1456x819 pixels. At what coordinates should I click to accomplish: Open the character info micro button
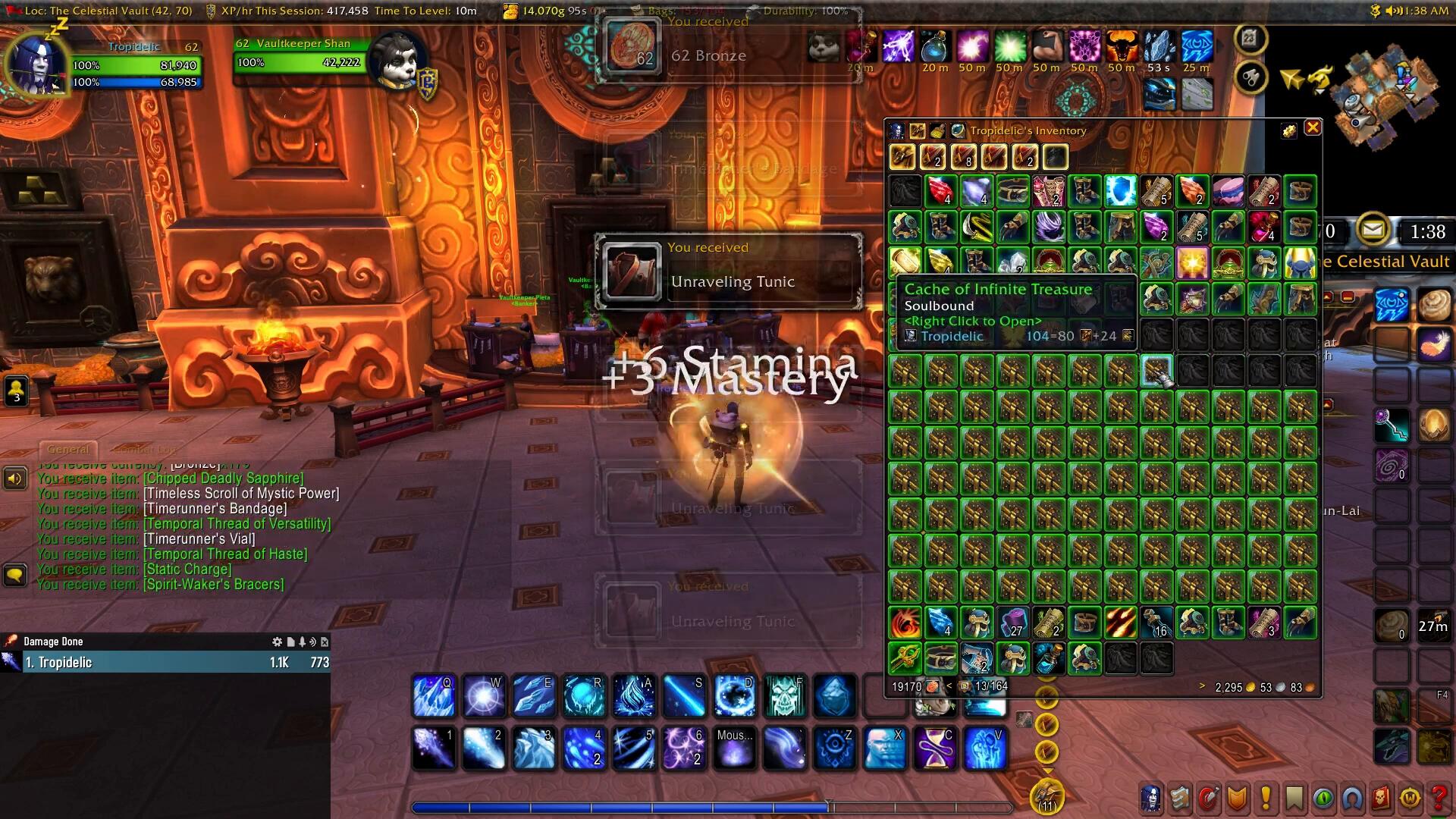tap(1151, 798)
